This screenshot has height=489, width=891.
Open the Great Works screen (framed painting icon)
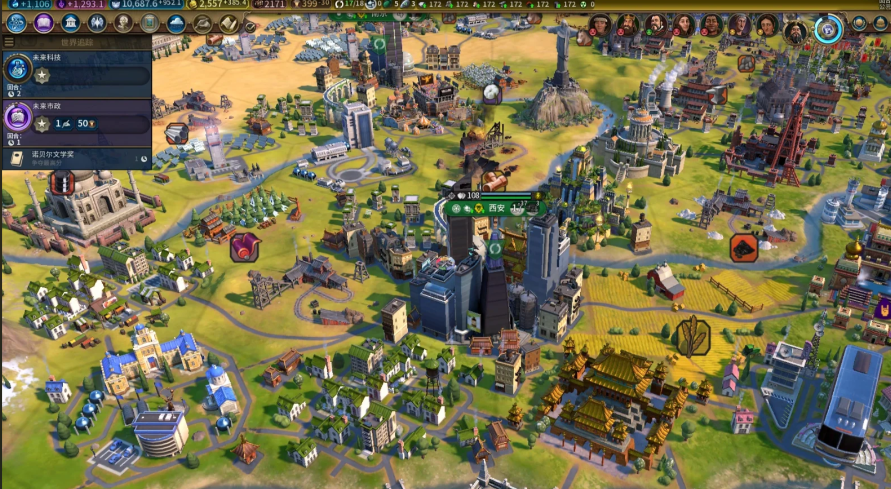pyautogui.click(x=151, y=23)
